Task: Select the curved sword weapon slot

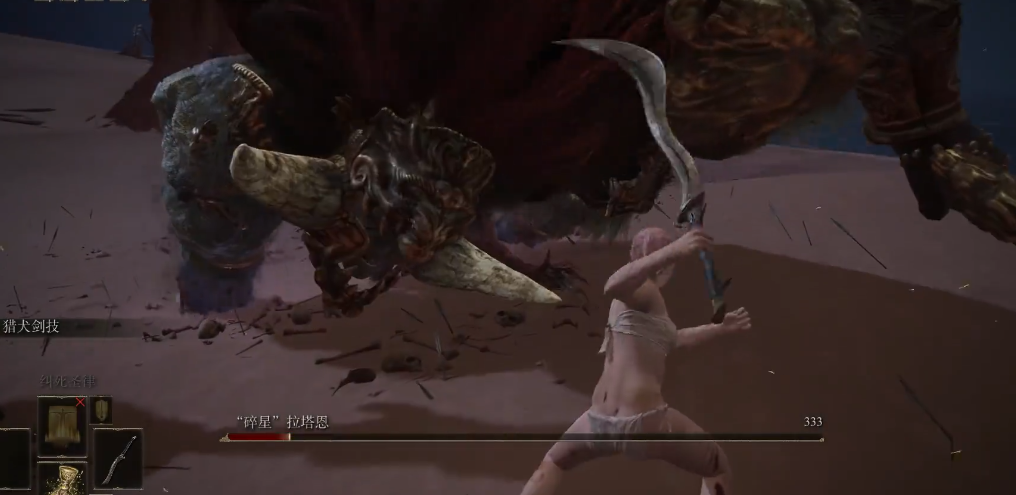Action: coord(118,459)
